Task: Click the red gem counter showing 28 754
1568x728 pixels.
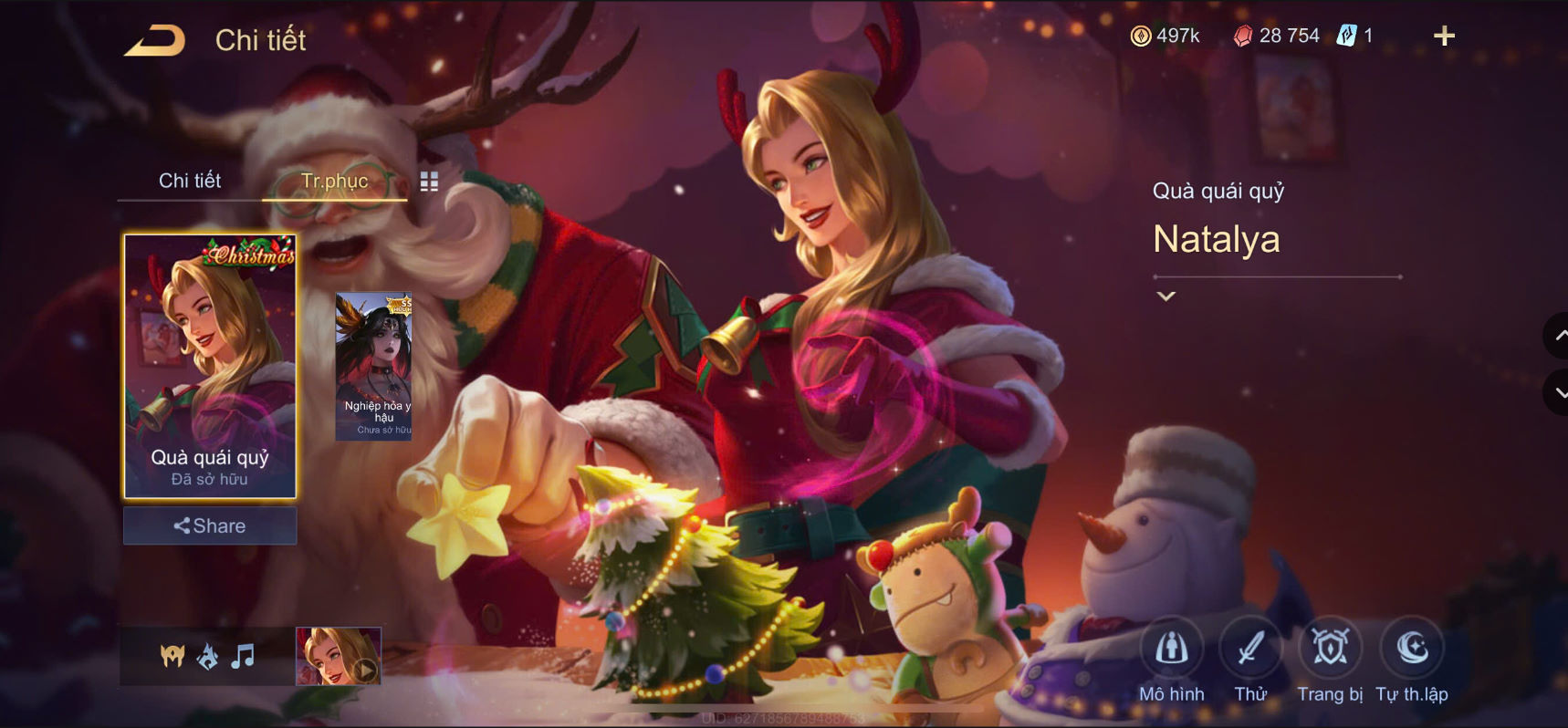Action: click(x=1276, y=36)
